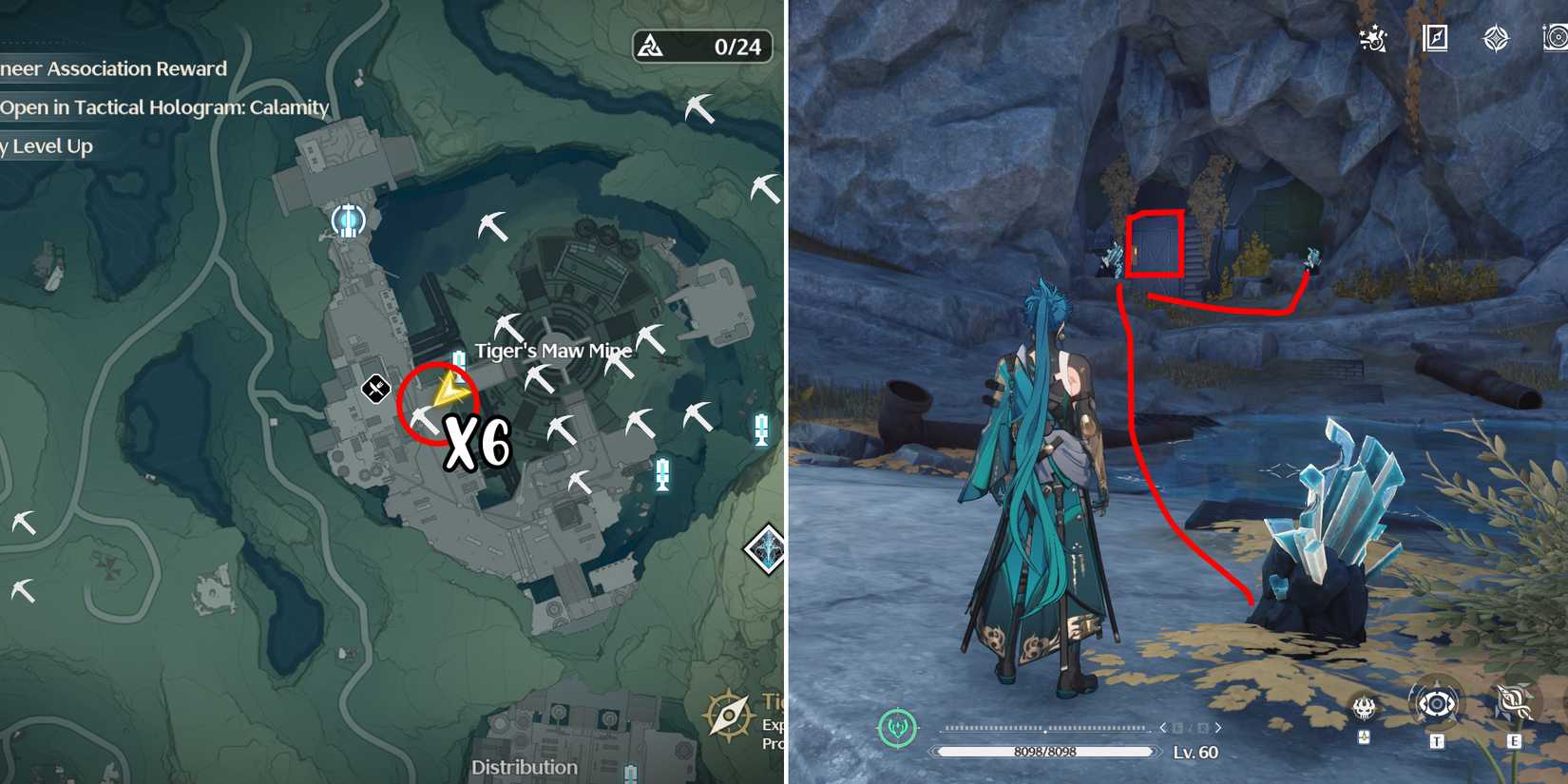The width and height of the screenshot is (1568, 784).
Task: Click the Tiger's Maw Mine map label
Action: point(553,350)
